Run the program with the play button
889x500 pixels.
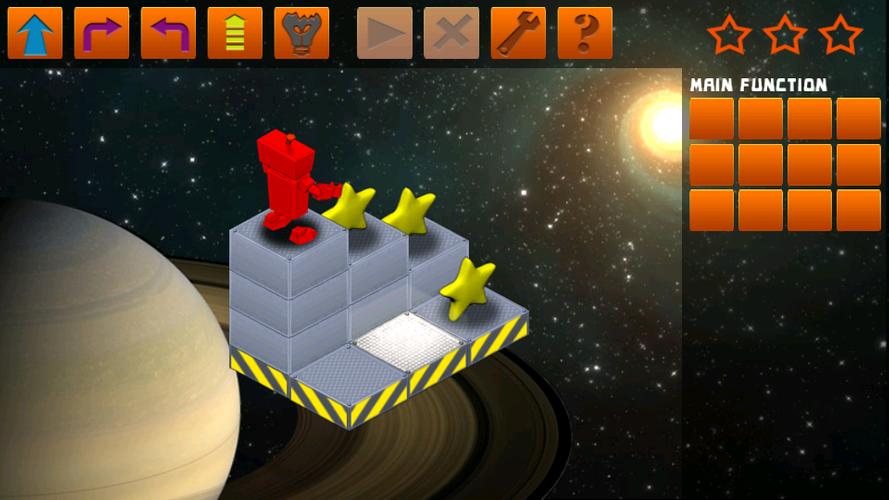click(x=385, y=33)
